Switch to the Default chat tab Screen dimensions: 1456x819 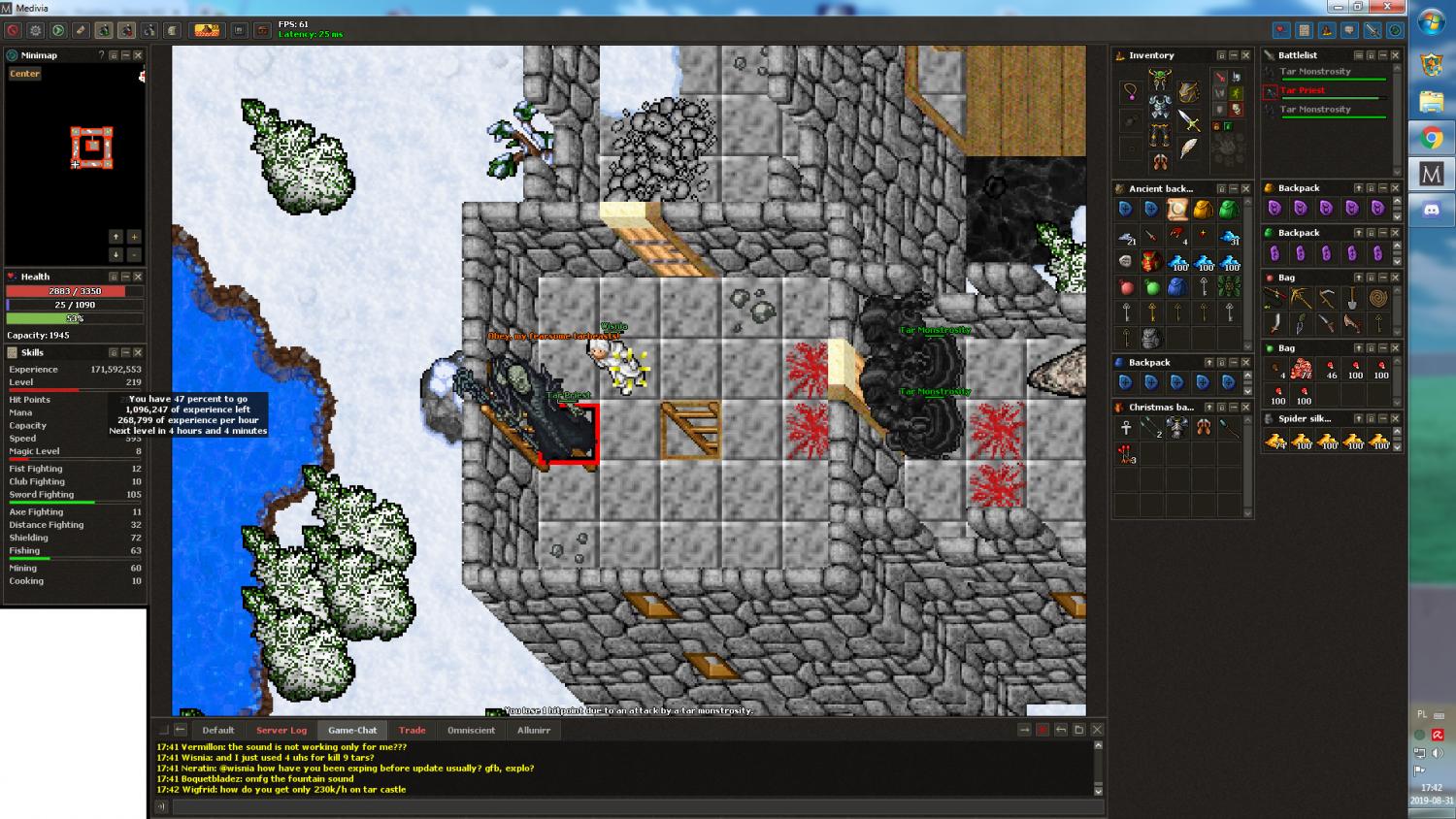tap(217, 730)
